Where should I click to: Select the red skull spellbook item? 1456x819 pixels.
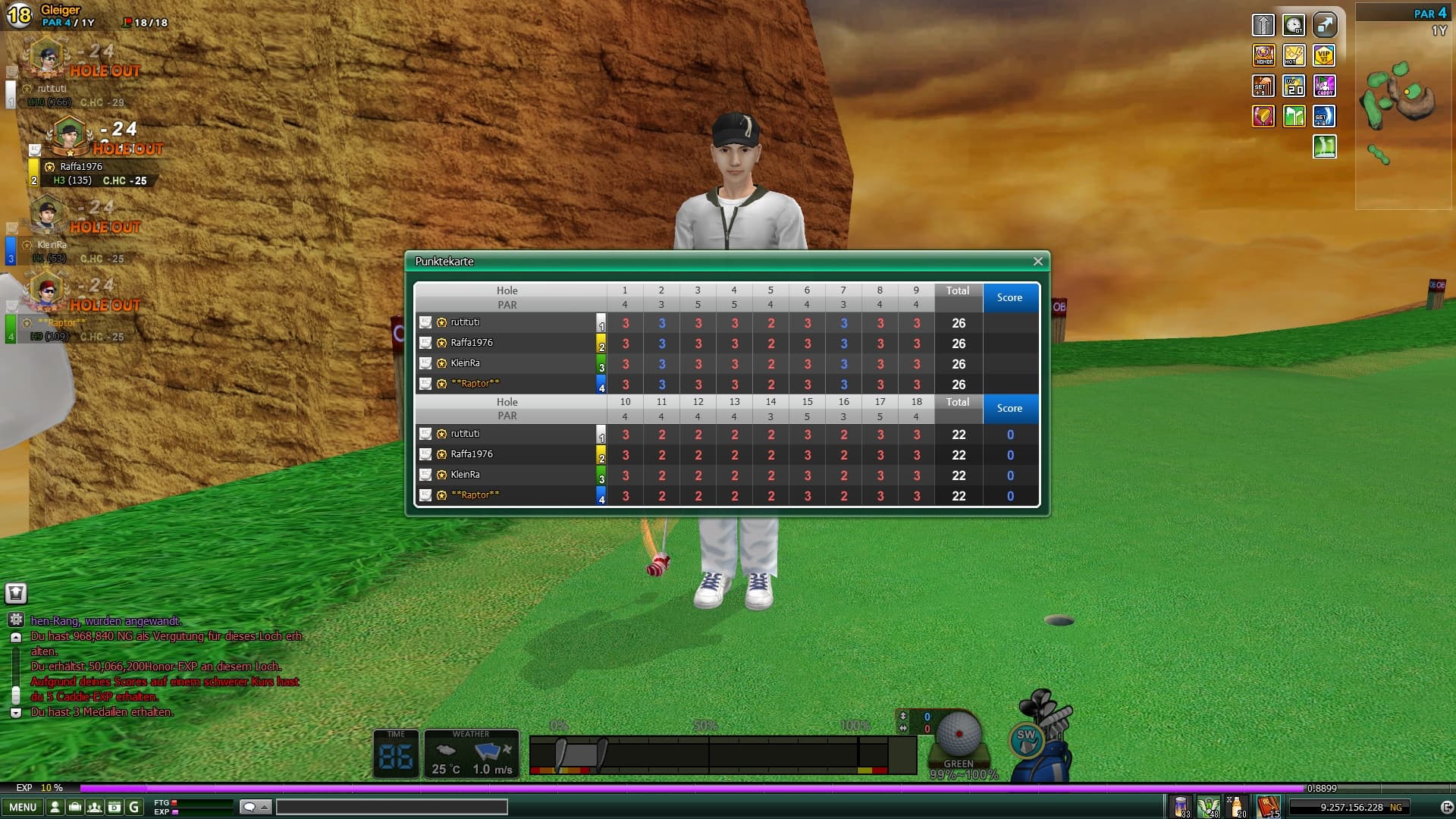[1267, 806]
